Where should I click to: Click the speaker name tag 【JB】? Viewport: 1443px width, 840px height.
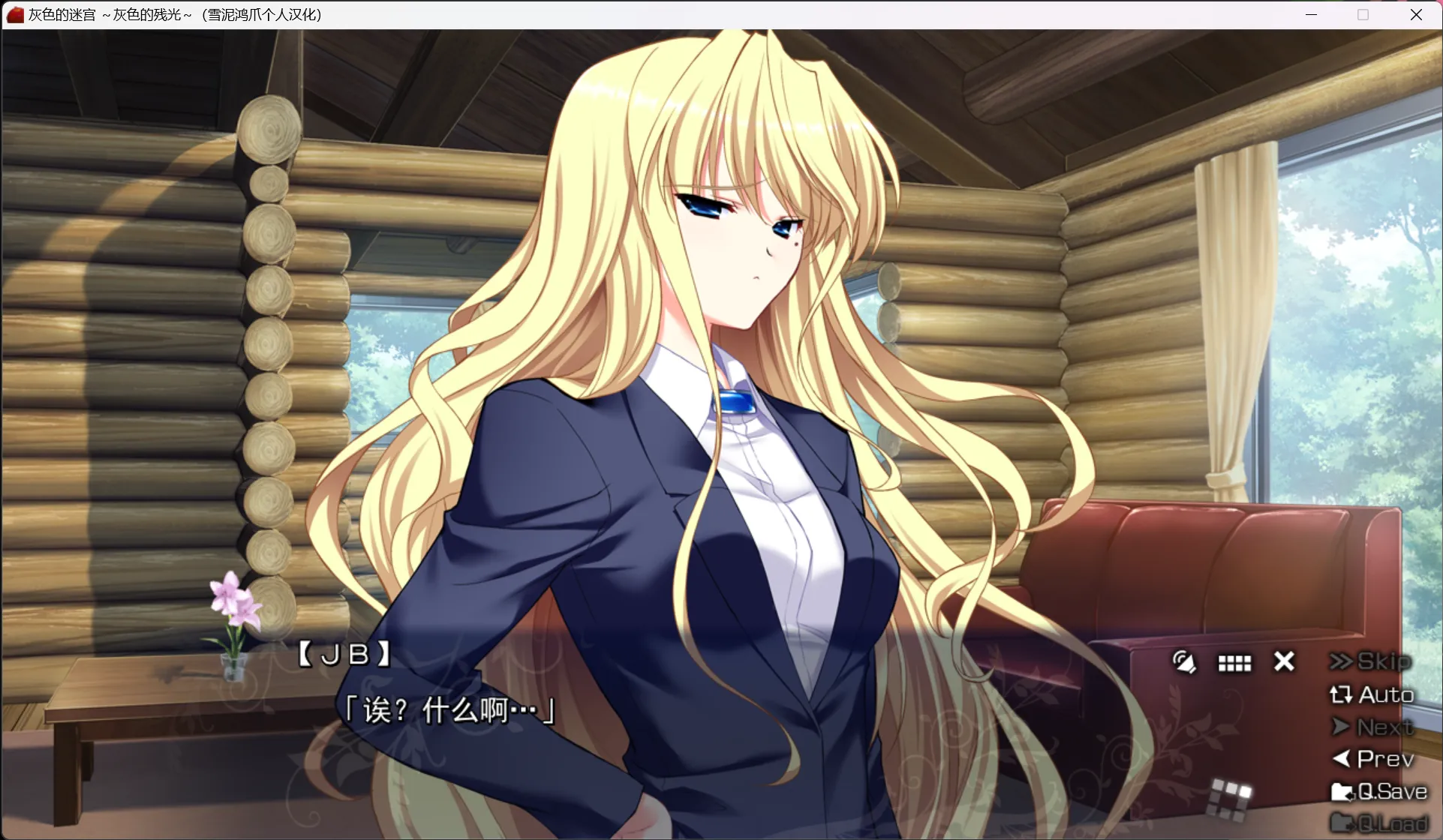point(344,653)
